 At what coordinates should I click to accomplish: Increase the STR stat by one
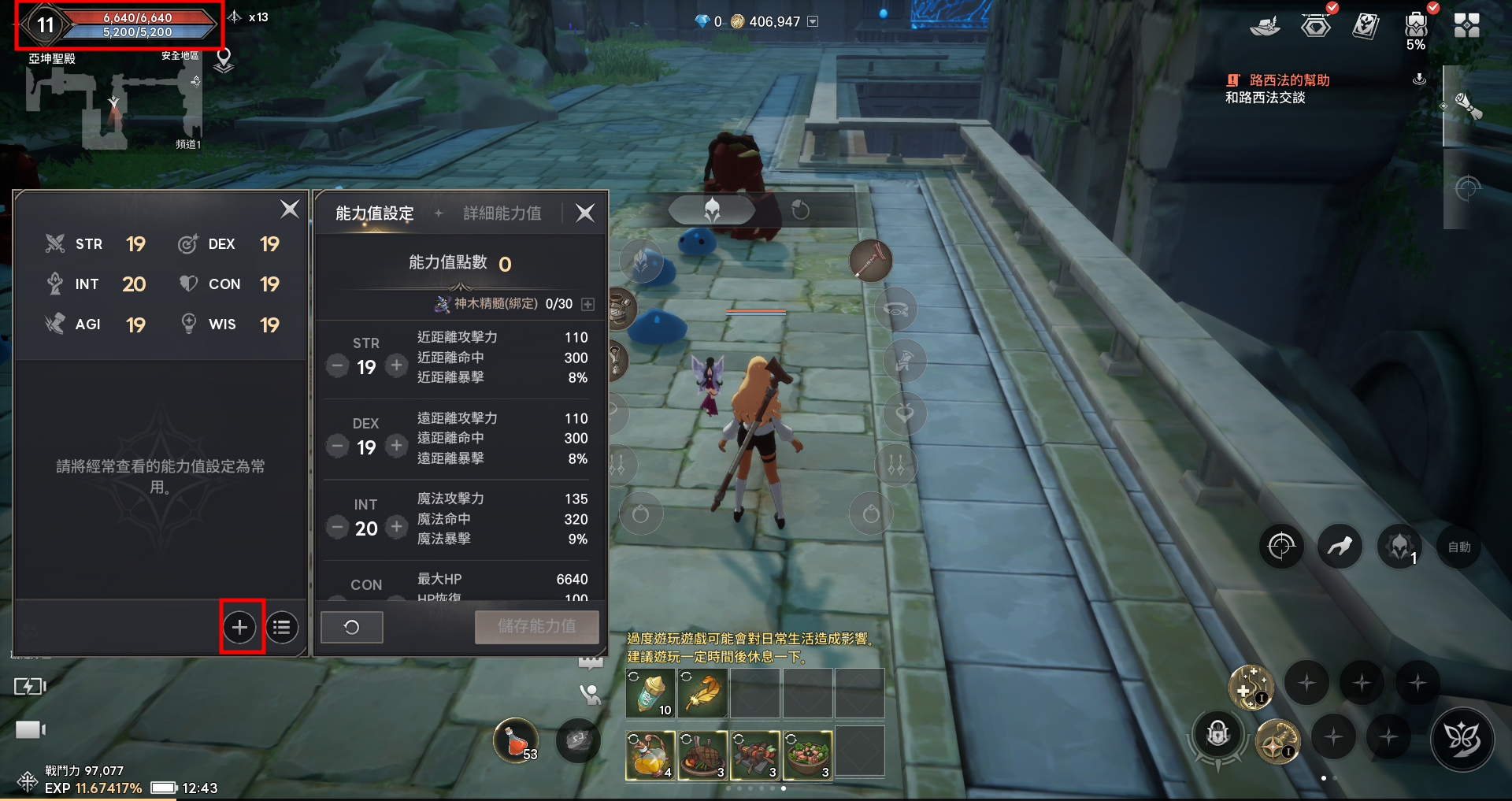point(397,365)
